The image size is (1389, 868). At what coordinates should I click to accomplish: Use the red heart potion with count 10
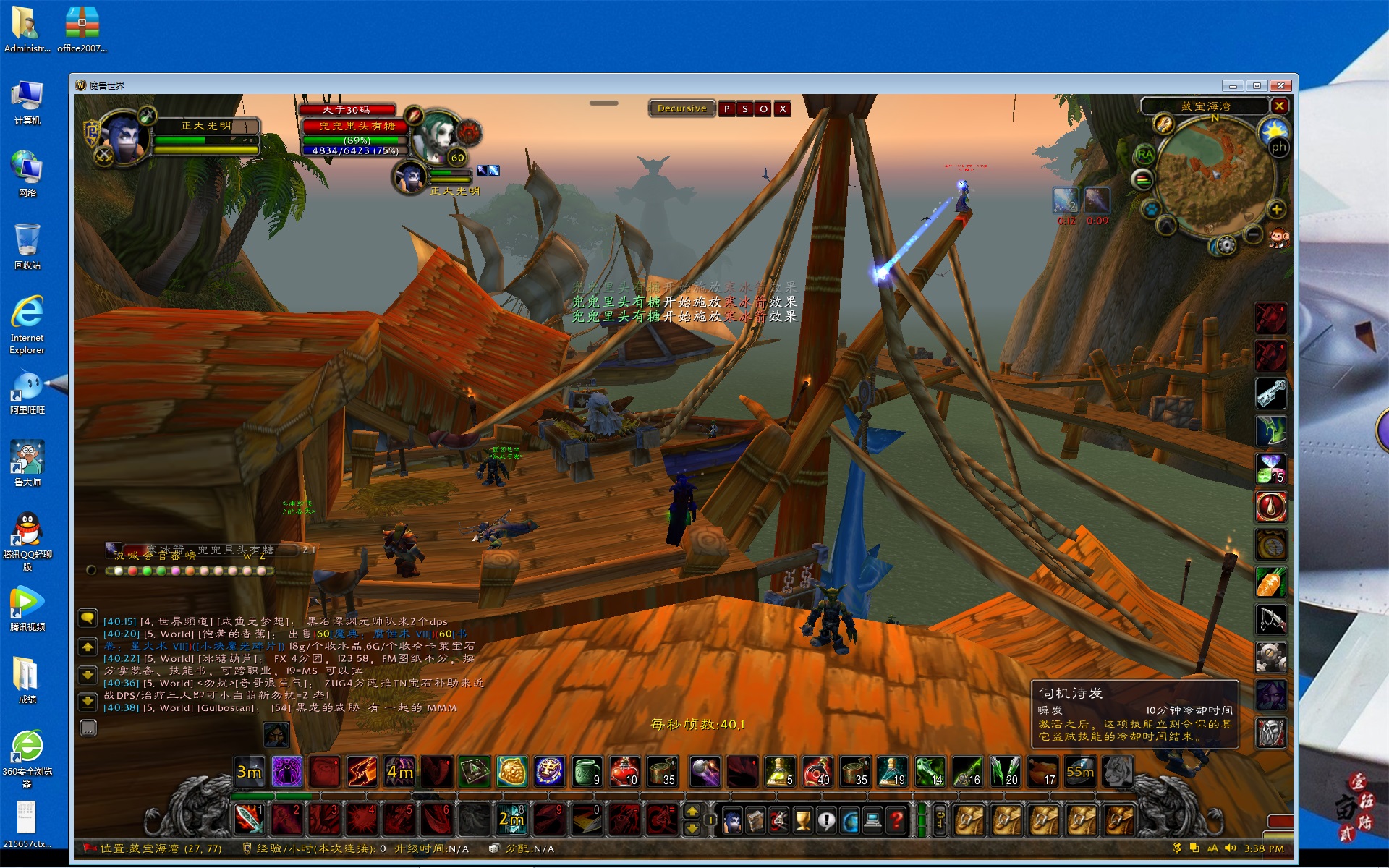(x=624, y=772)
